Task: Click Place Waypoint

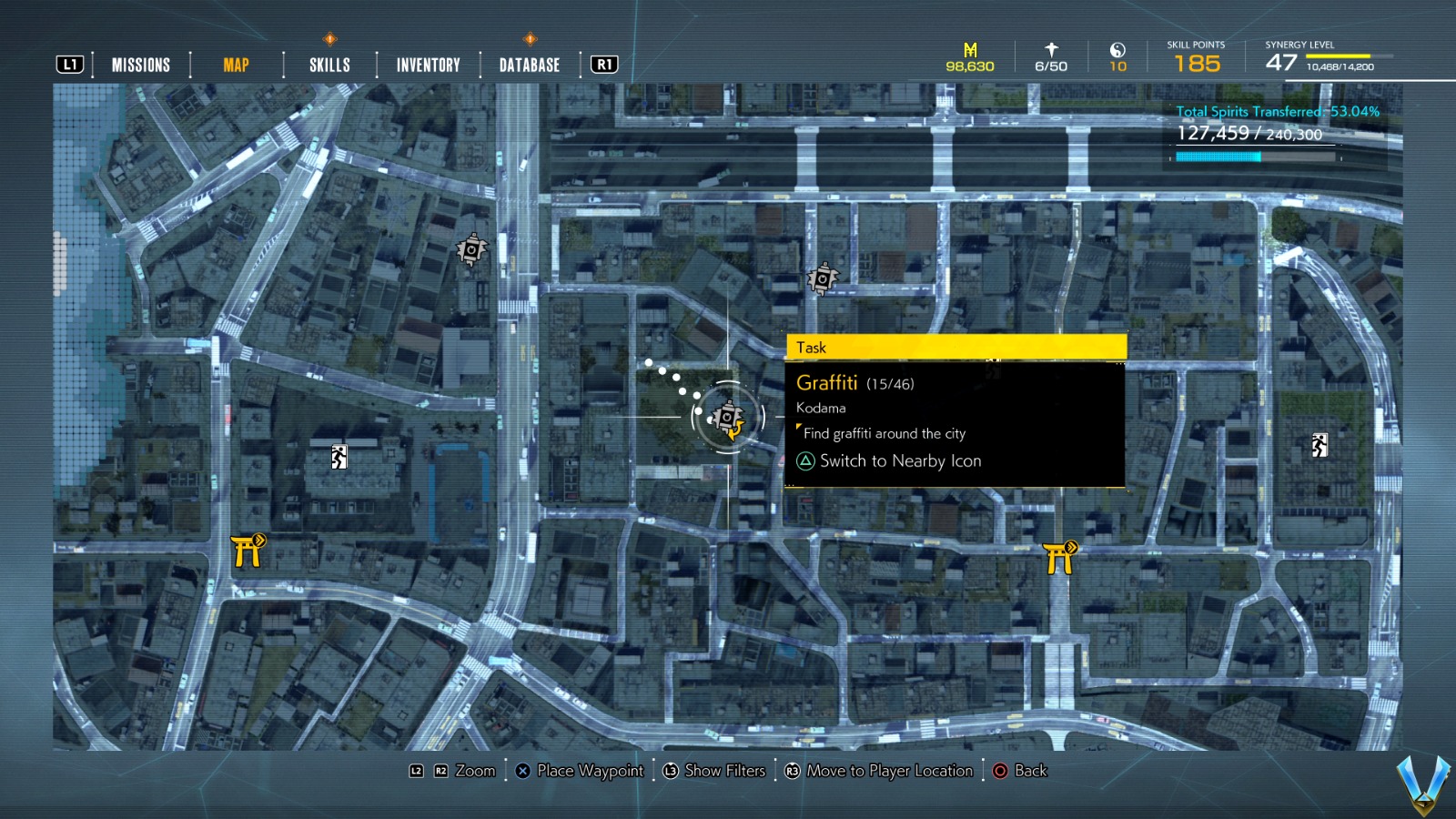Action: 580,771
